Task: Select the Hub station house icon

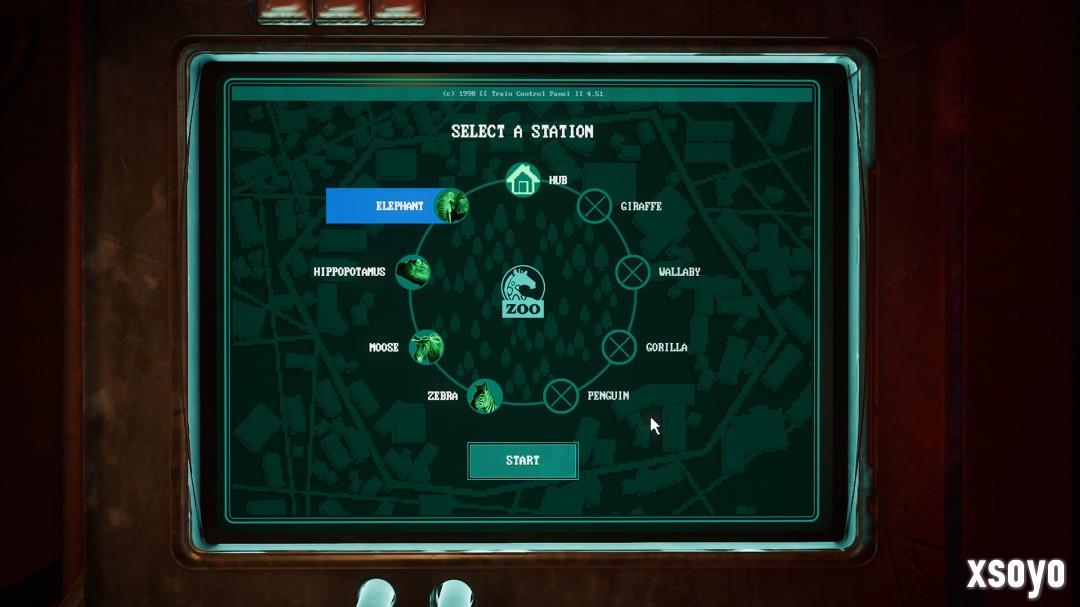Action: point(522,180)
